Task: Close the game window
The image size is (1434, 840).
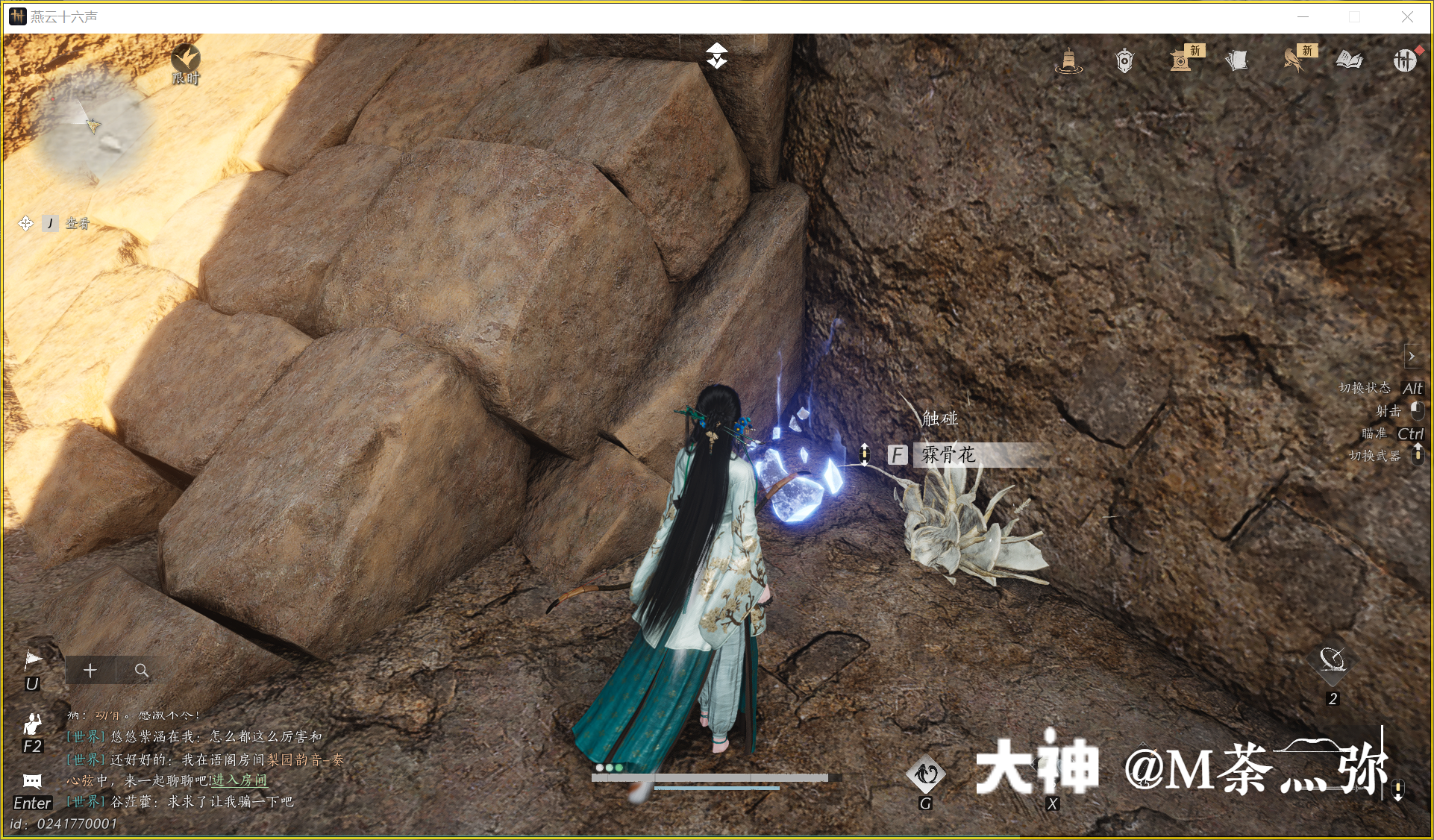Action: tap(1407, 17)
